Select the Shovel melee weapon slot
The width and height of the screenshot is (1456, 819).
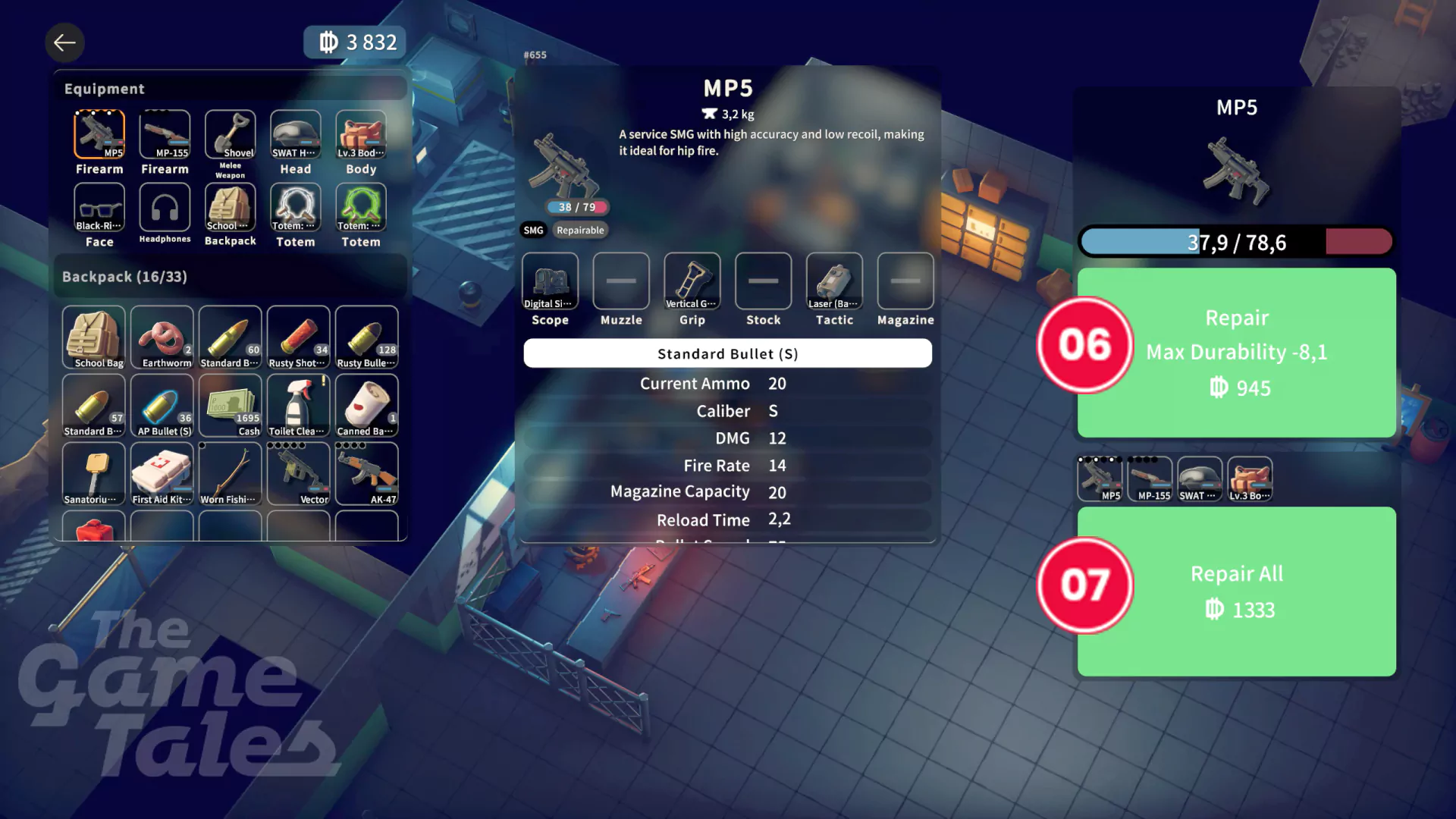230,135
